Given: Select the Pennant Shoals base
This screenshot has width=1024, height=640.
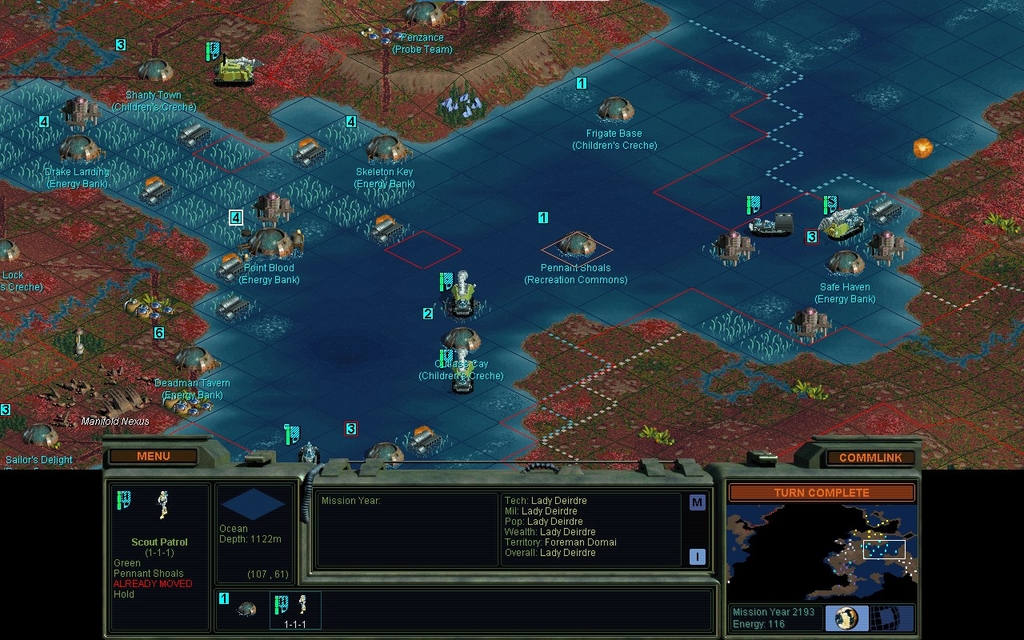Looking at the screenshot, I should [577, 244].
